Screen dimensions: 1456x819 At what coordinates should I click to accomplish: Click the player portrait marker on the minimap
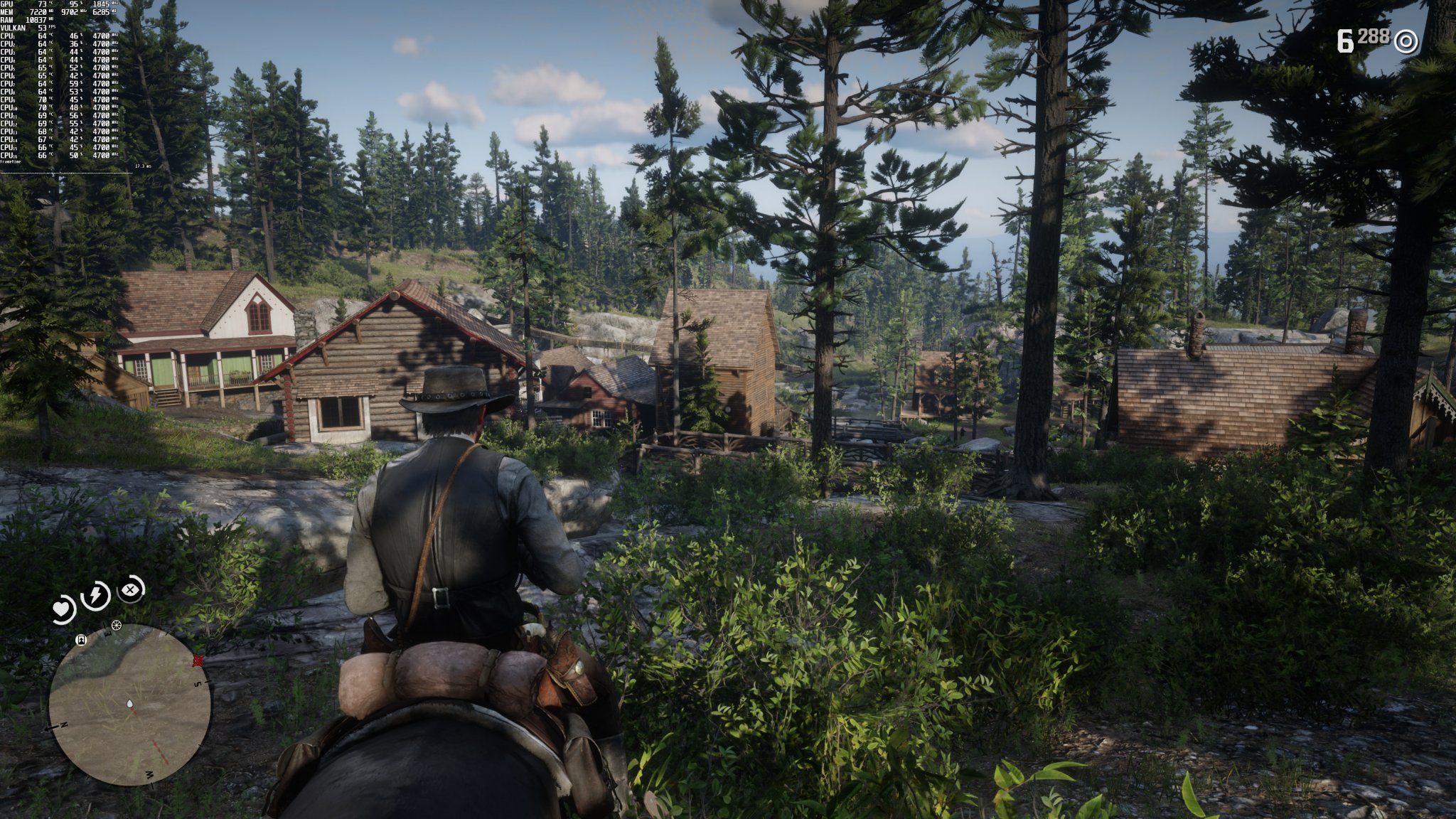[x=81, y=641]
